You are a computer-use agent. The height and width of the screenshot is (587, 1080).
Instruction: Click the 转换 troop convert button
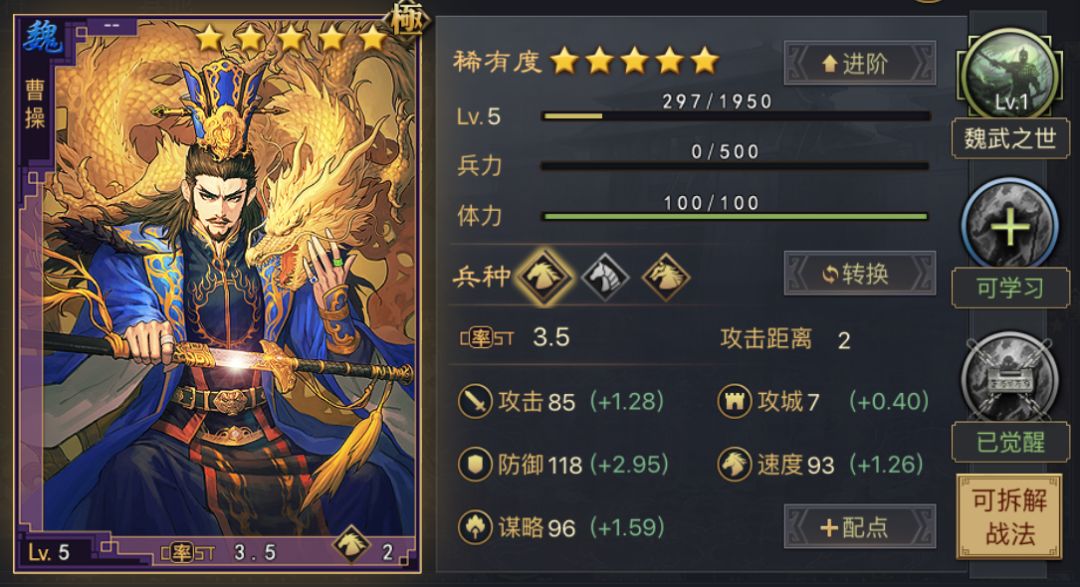[x=859, y=274]
